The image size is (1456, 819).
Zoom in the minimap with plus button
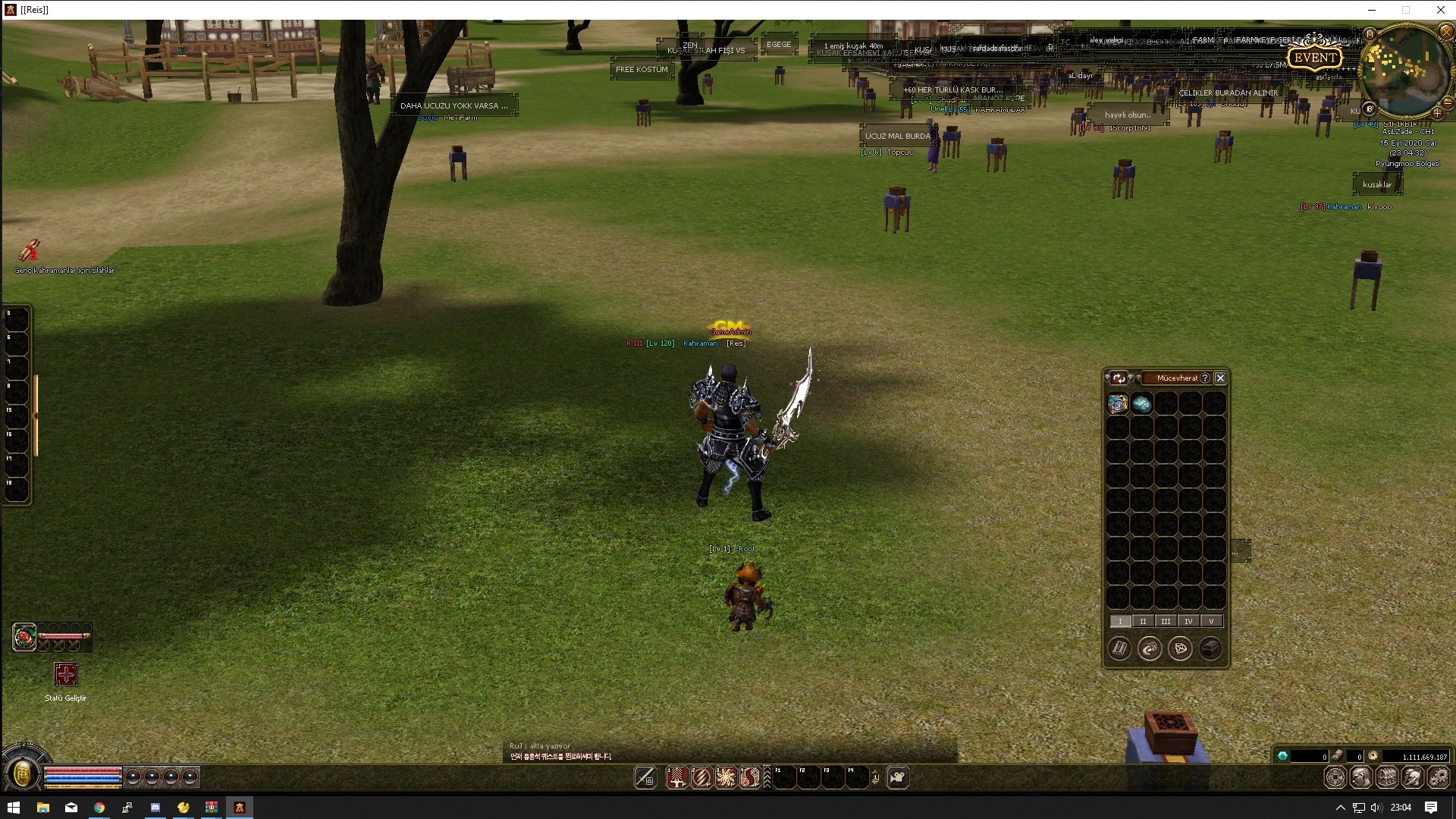[x=1437, y=113]
